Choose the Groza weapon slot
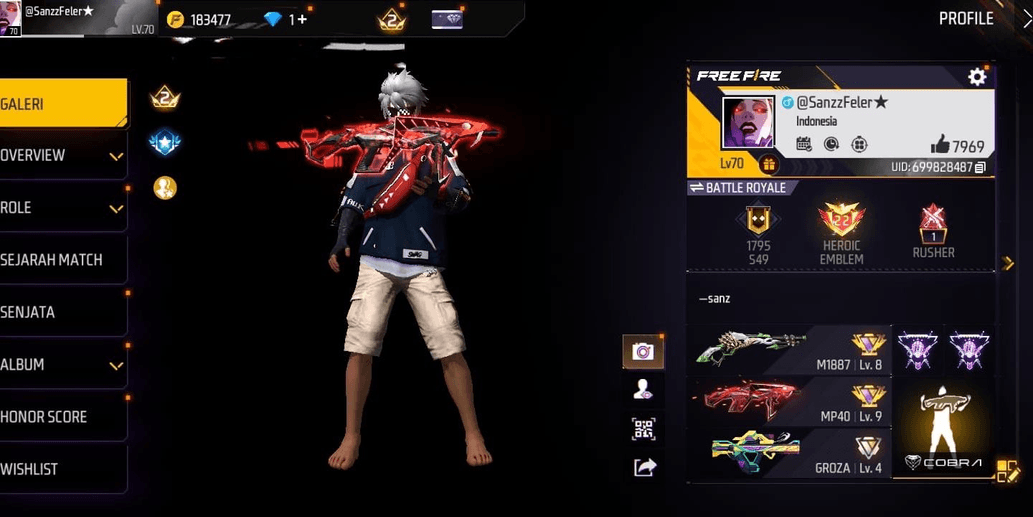This screenshot has height=517, width=1033. pos(790,452)
